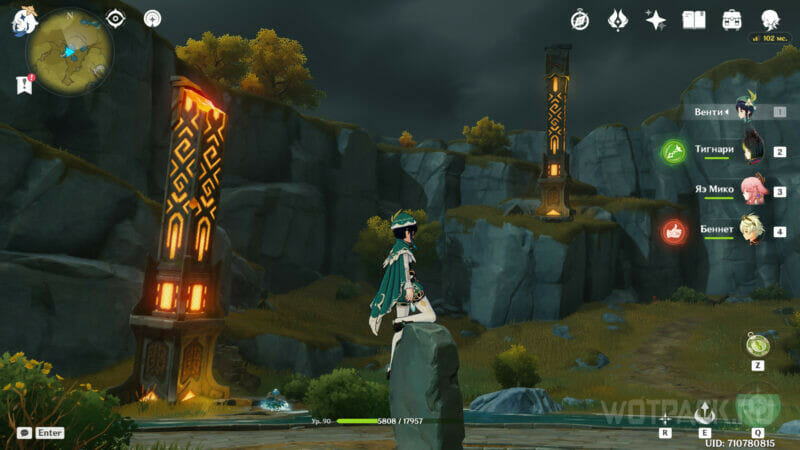Open the Inventory backpack icon

coord(732,20)
